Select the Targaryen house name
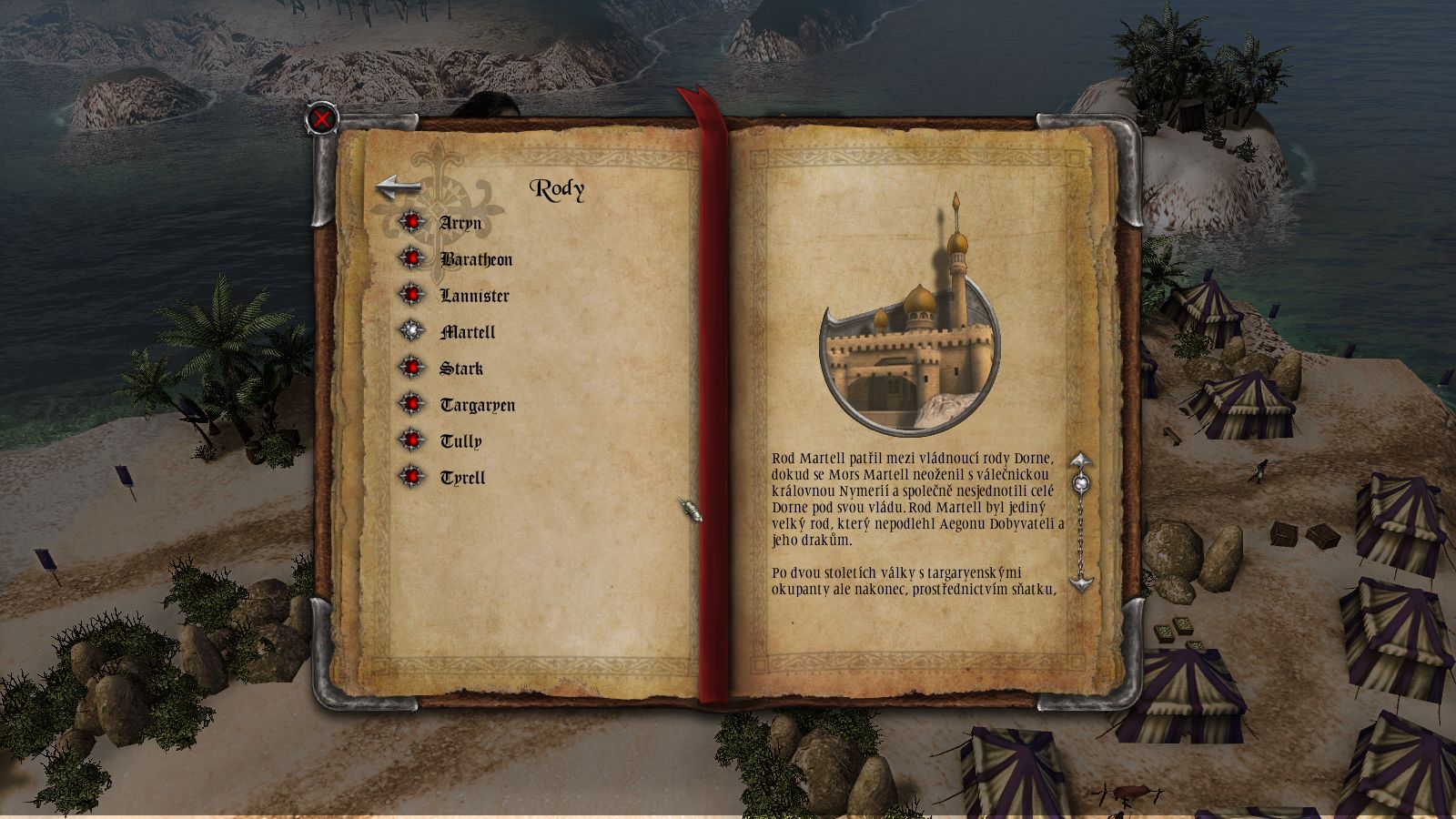 tap(478, 404)
